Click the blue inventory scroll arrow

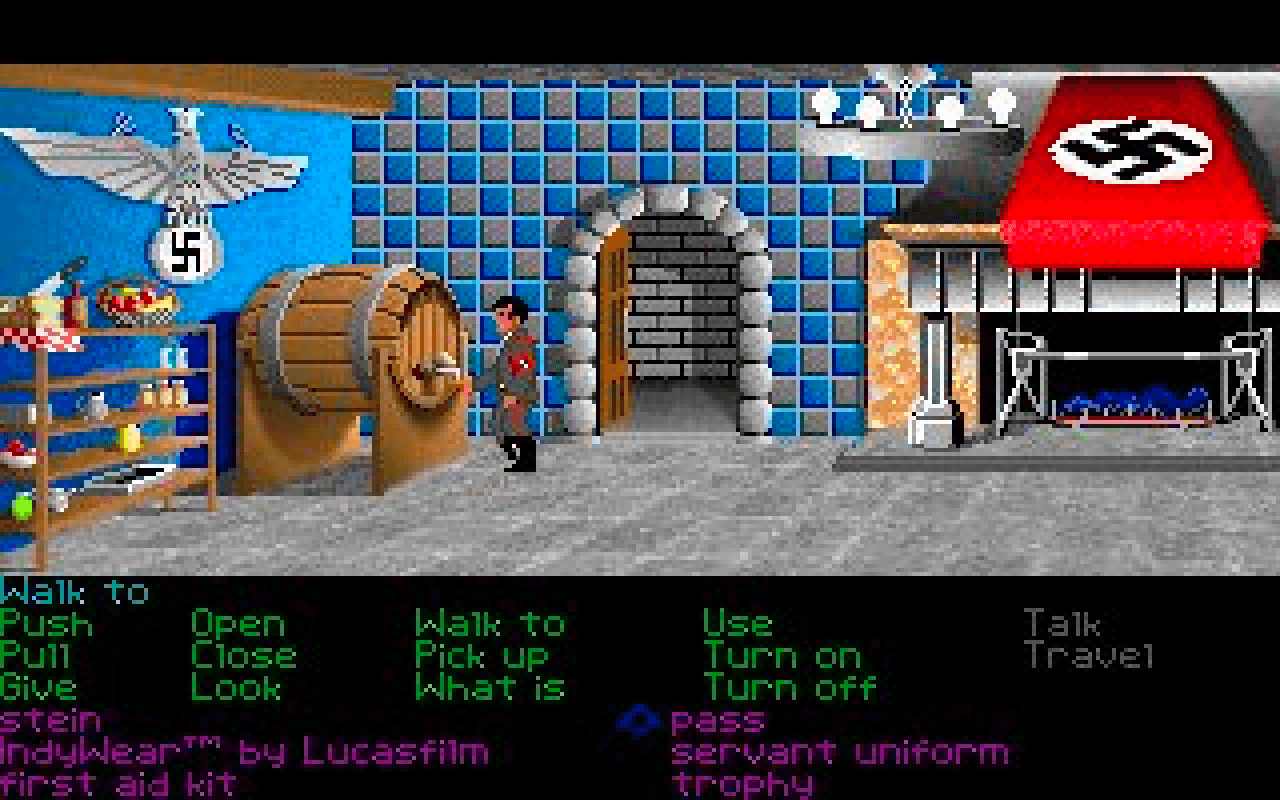(640, 720)
